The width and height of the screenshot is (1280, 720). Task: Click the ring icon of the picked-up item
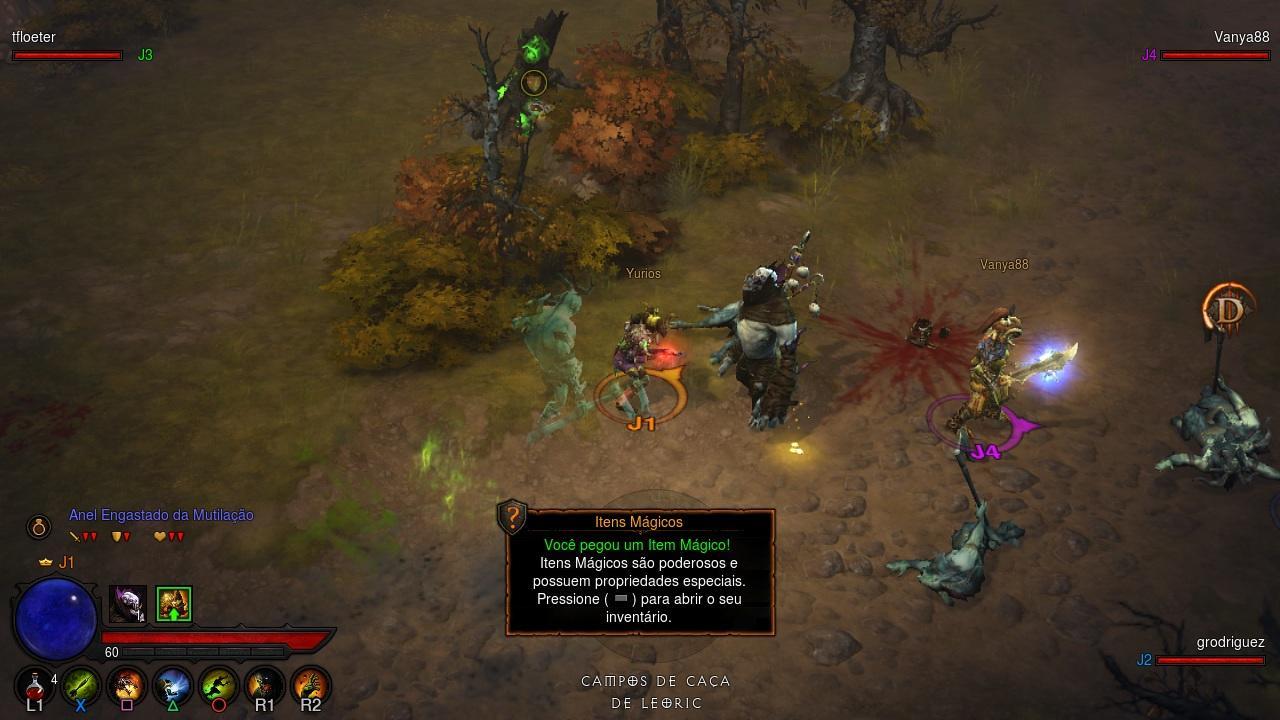click(39, 526)
